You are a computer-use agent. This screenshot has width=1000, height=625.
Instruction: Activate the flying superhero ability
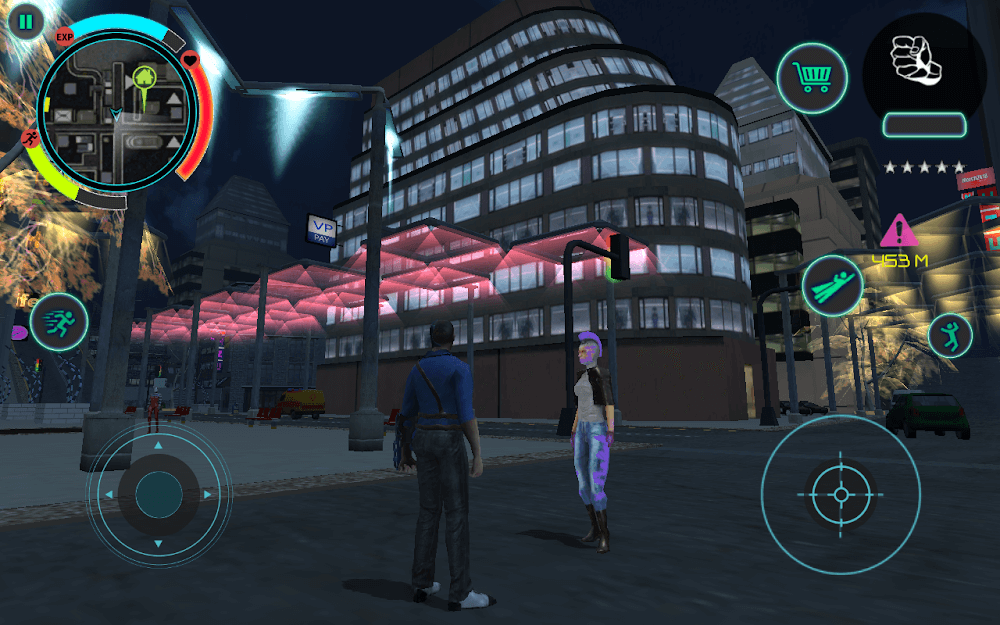(x=832, y=285)
